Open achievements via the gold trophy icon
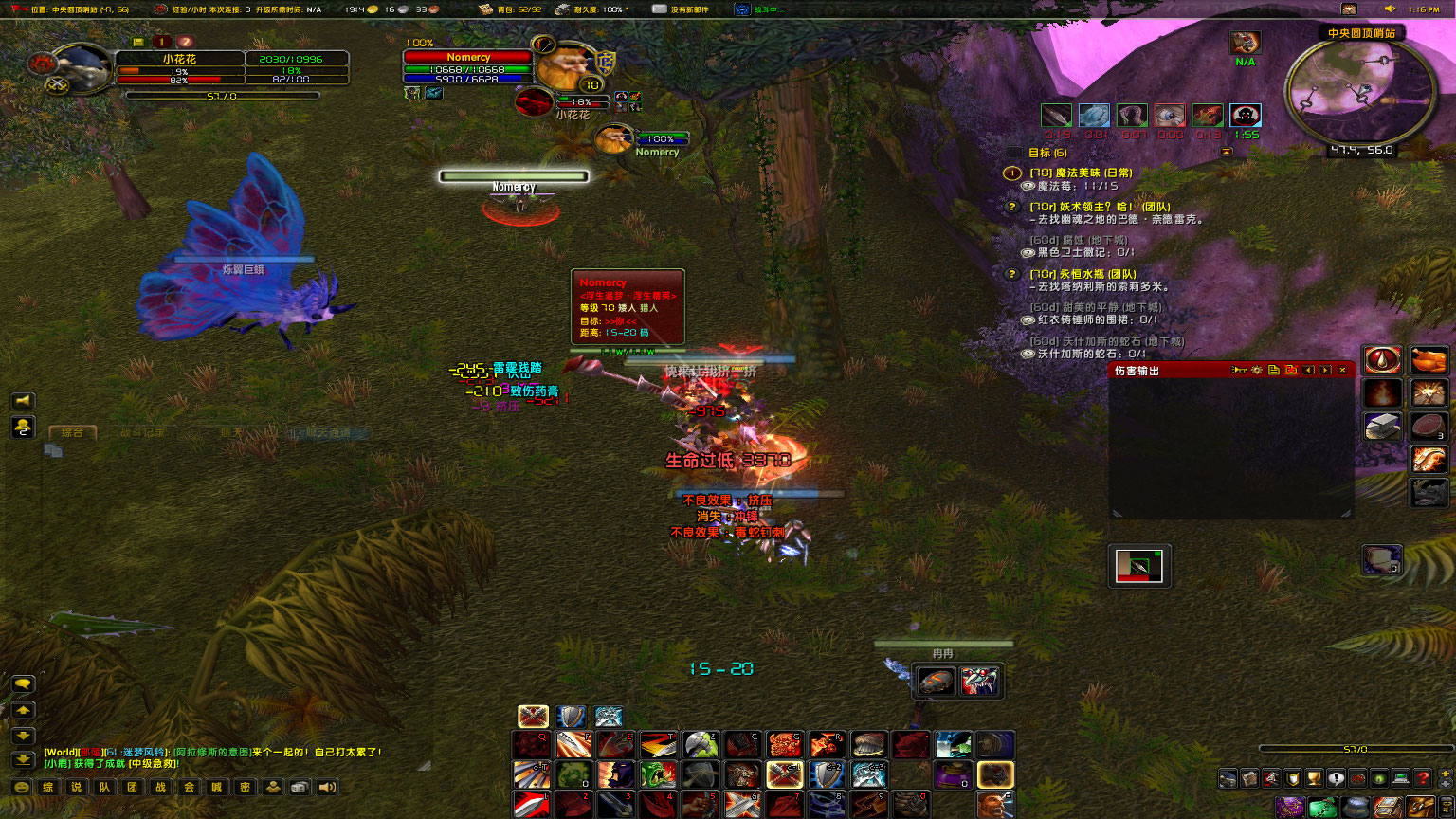 click(x=1313, y=777)
